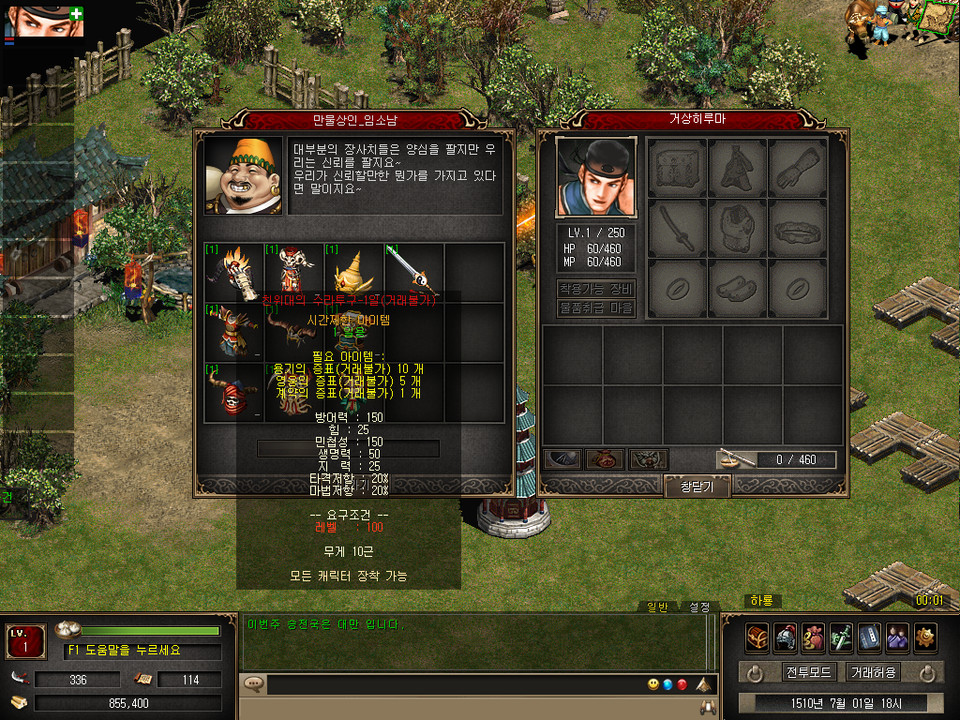Open the helmet equipment menu icon
The height and width of the screenshot is (720, 960).
[785, 637]
